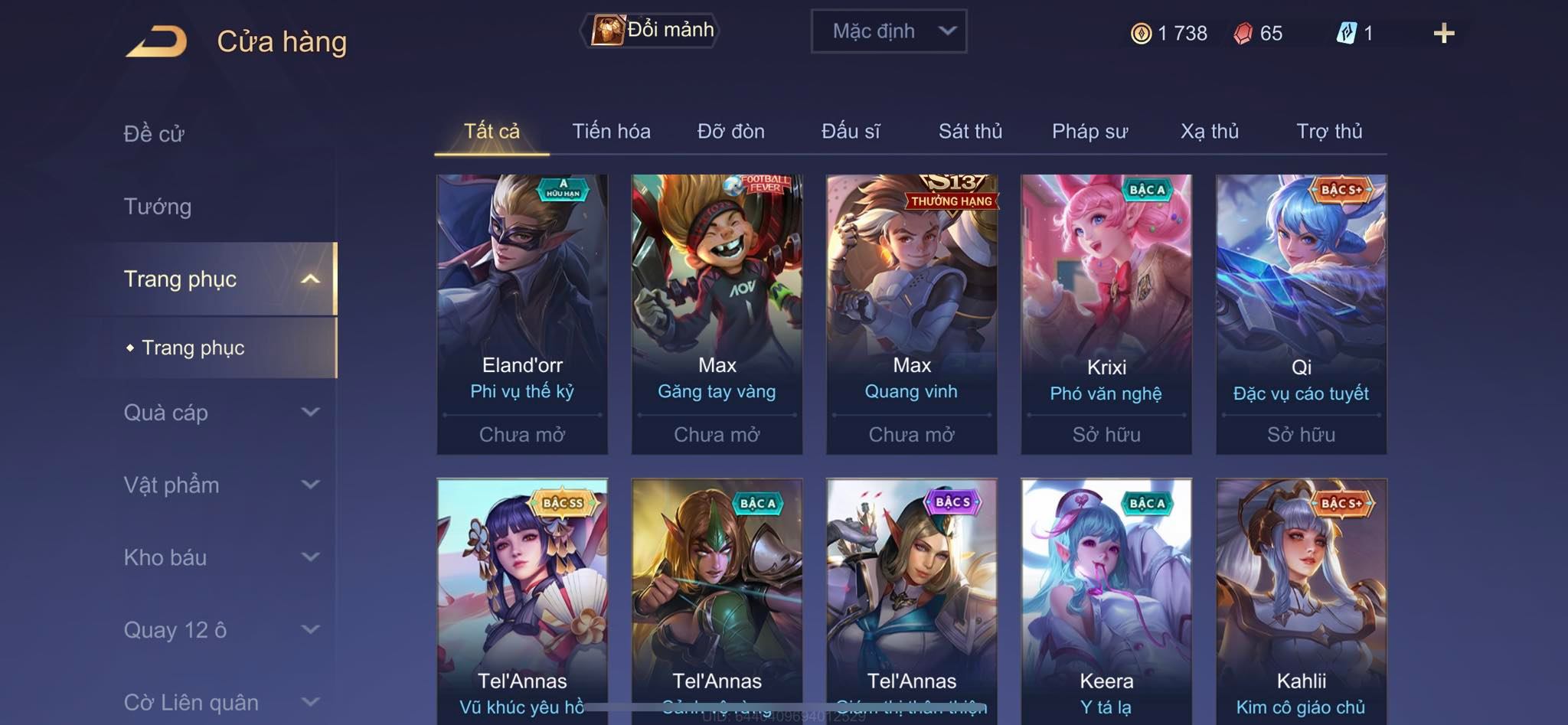Expand the Quay 12 ô category
This screenshot has width=1568, height=725.
[x=220, y=630]
